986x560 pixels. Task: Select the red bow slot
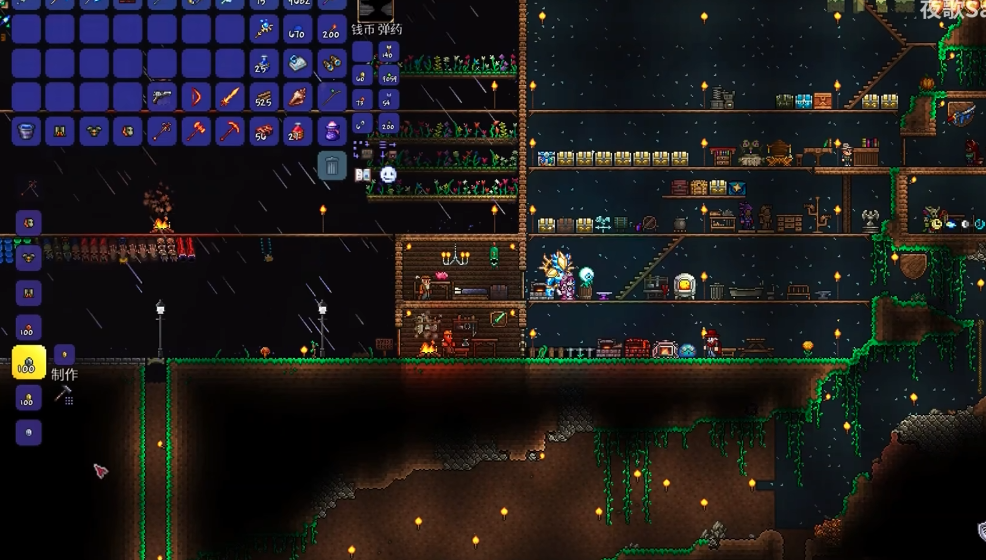point(196,97)
